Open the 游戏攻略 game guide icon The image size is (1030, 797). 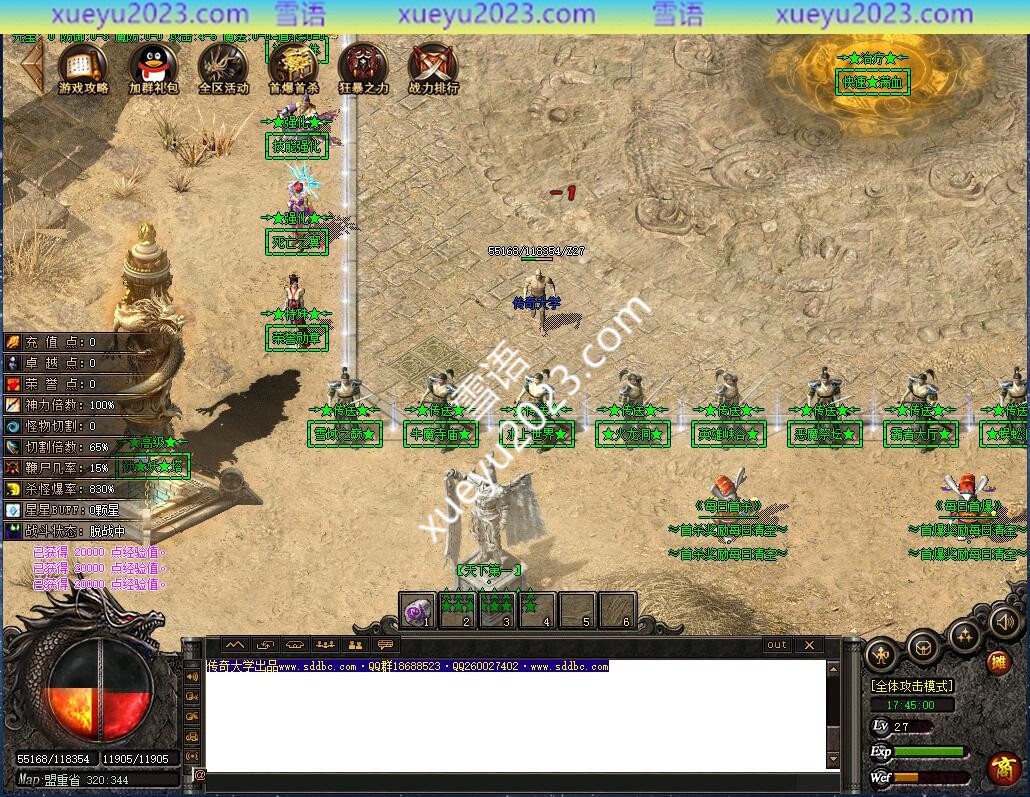(83, 65)
